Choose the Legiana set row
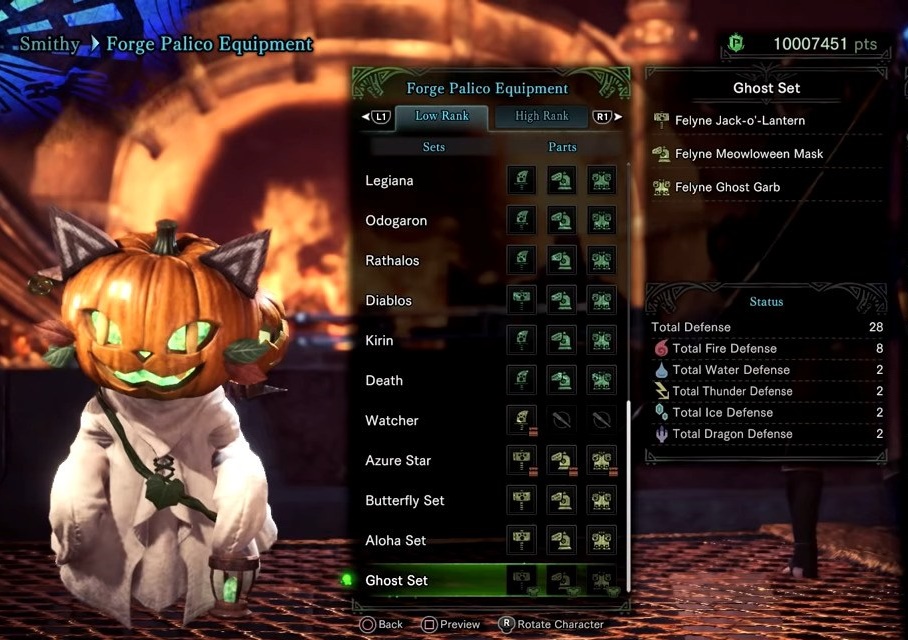The width and height of the screenshot is (908, 640). pyautogui.click(x=389, y=181)
